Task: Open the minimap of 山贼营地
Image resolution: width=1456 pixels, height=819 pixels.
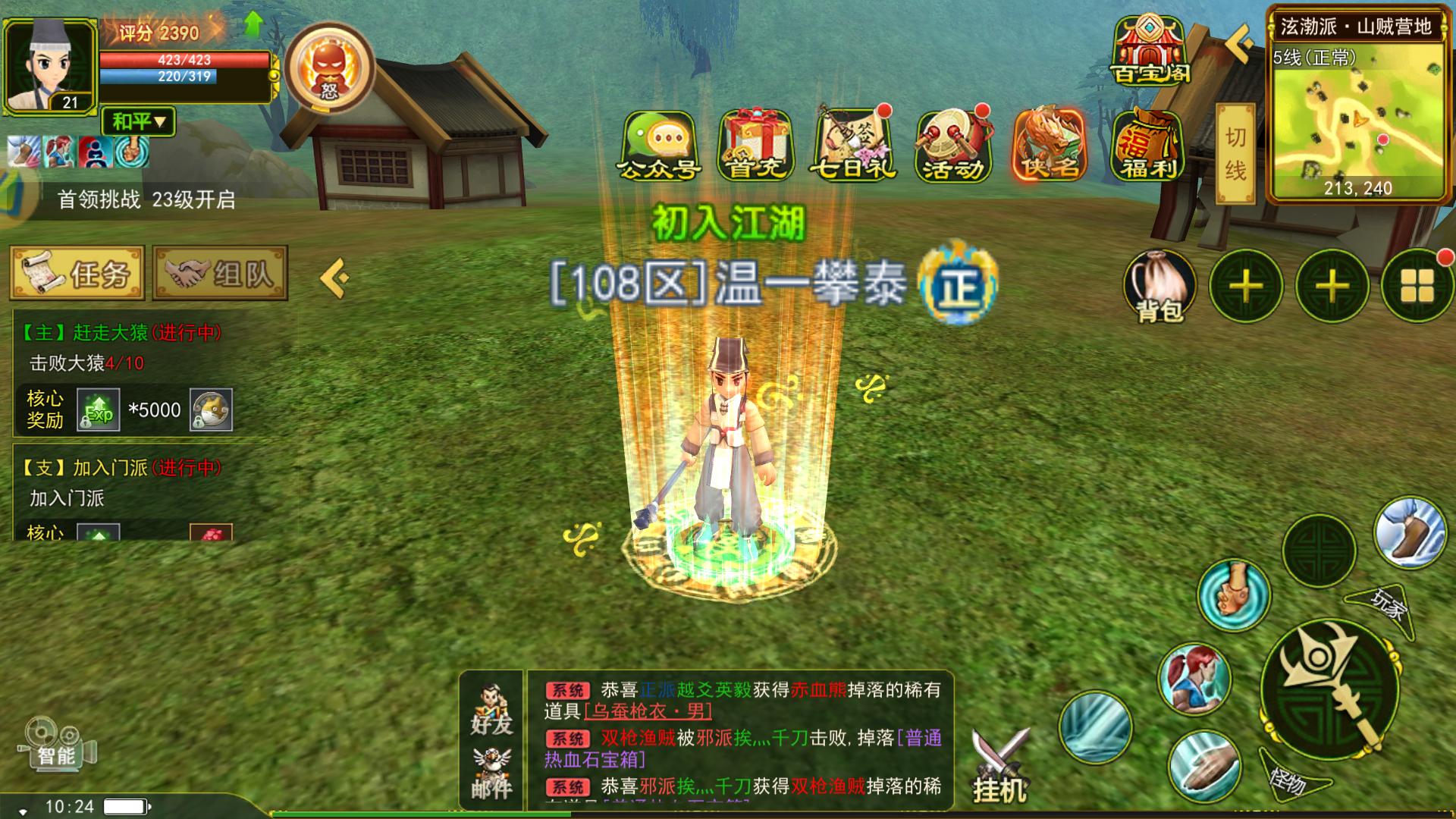Action: (x=1357, y=114)
